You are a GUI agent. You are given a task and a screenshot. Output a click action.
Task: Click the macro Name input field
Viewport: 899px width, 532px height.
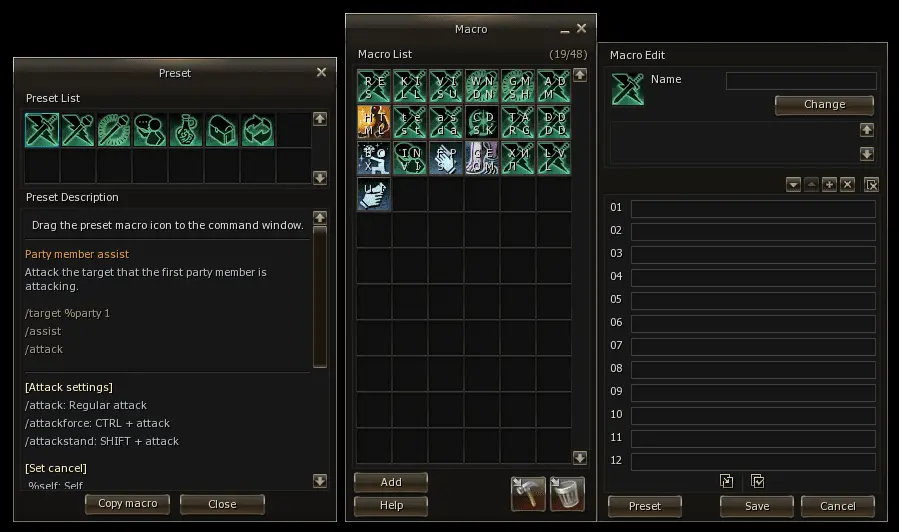(800, 81)
